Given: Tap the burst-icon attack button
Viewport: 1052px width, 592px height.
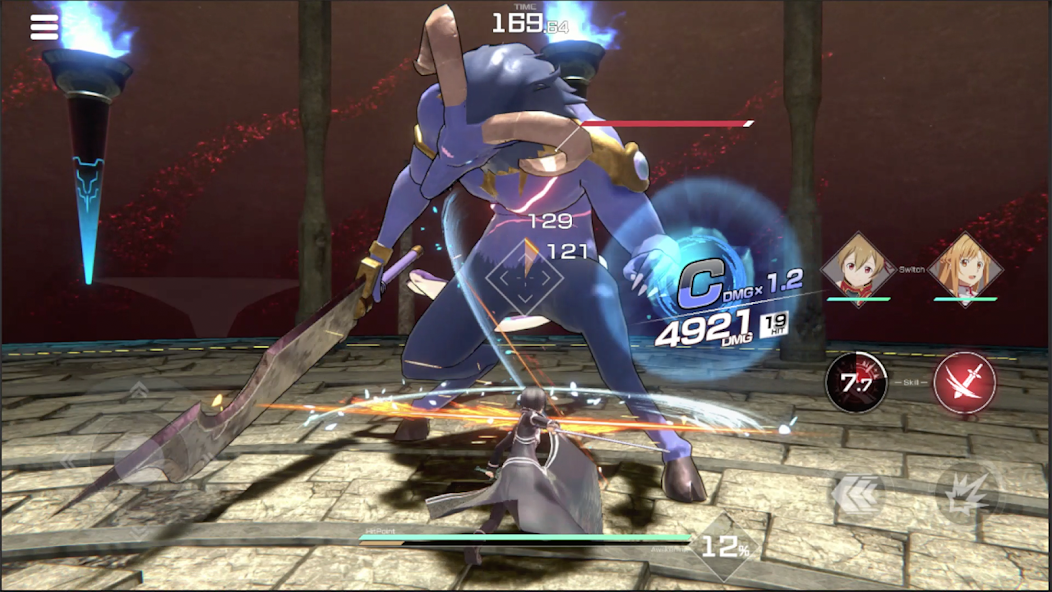Looking at the screenshot, I should pos(965,493).
